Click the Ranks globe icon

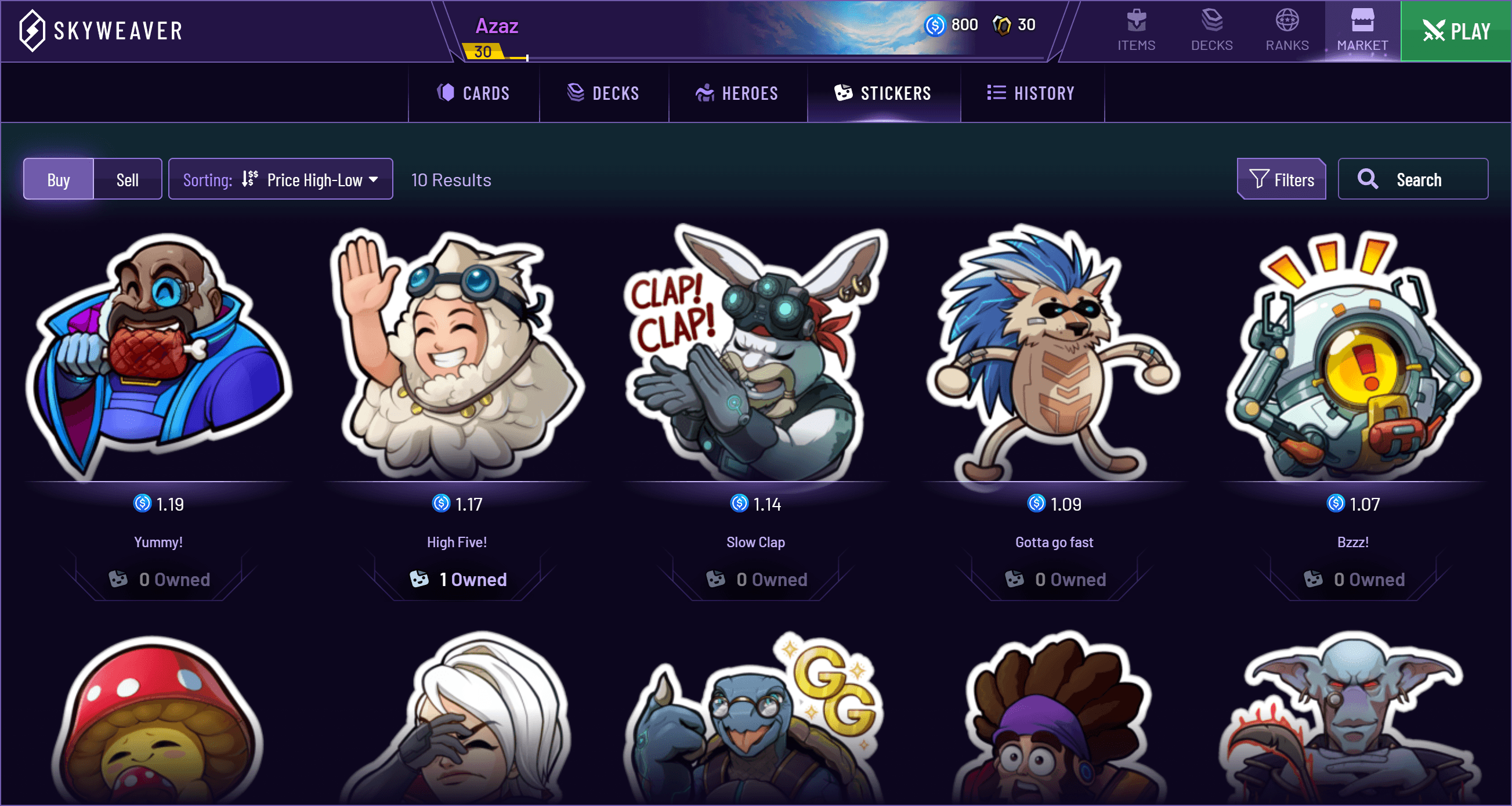1287,30
